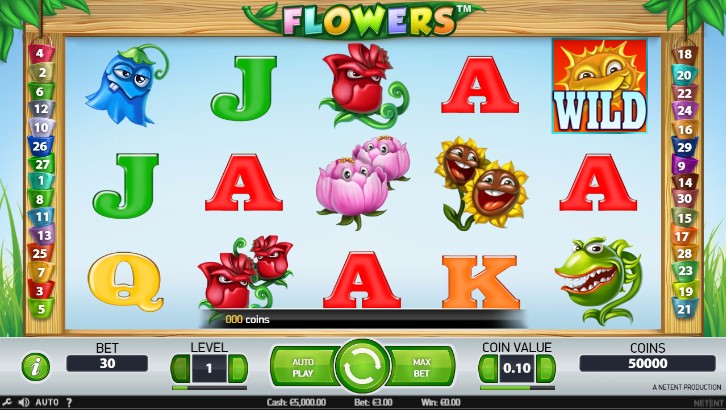Screen dimensions: 726x410
Task: Decrease the bet level
Action: click(181, 368)
